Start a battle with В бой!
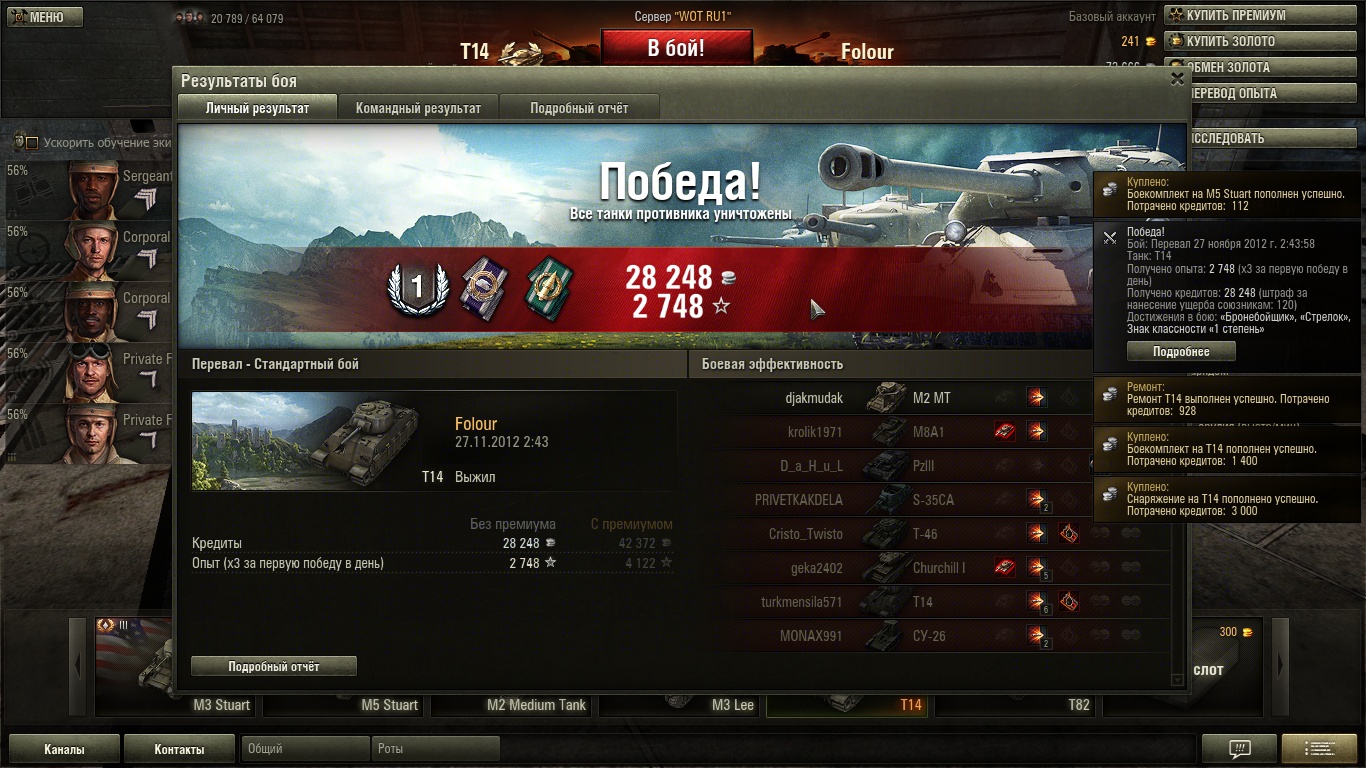Viewport: 1366px width, 768px height. click(x=676, y=48)
